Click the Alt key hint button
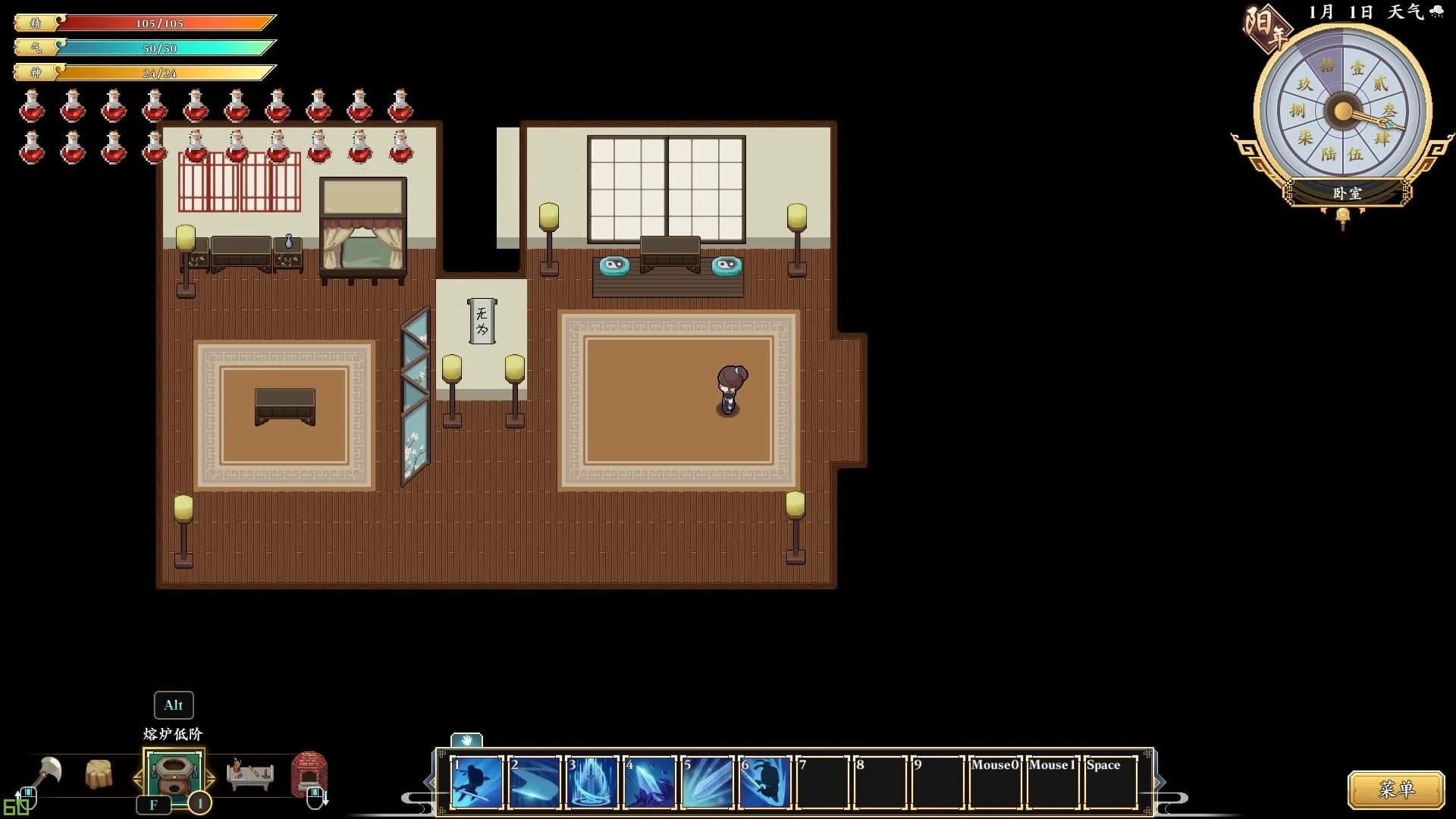Screen dimensions: 1456x819 (173, 704)
